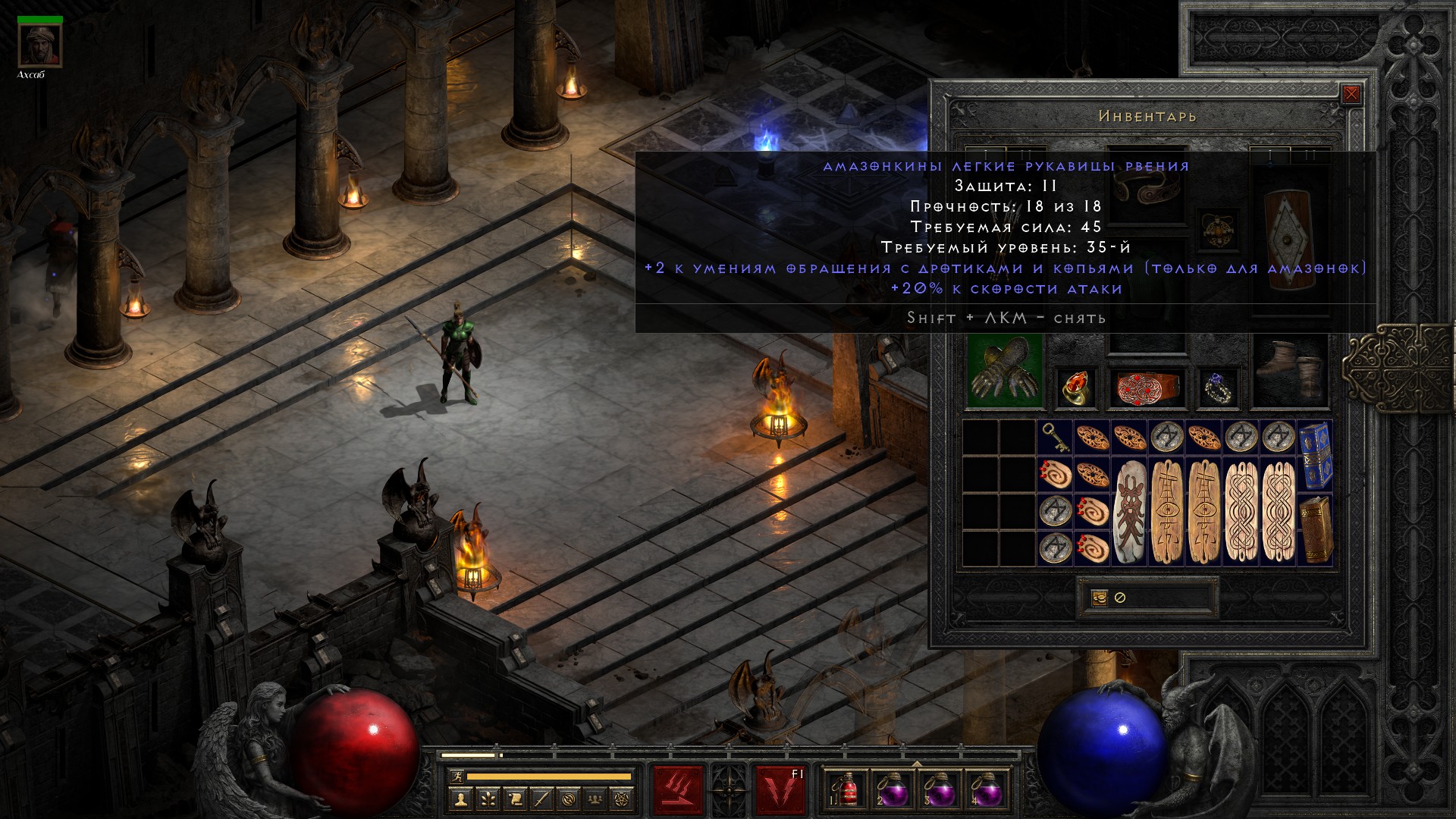Close the inventory window
Image resolution: width=1456 pixels, height=819 pixels.
pos(1351,95)
